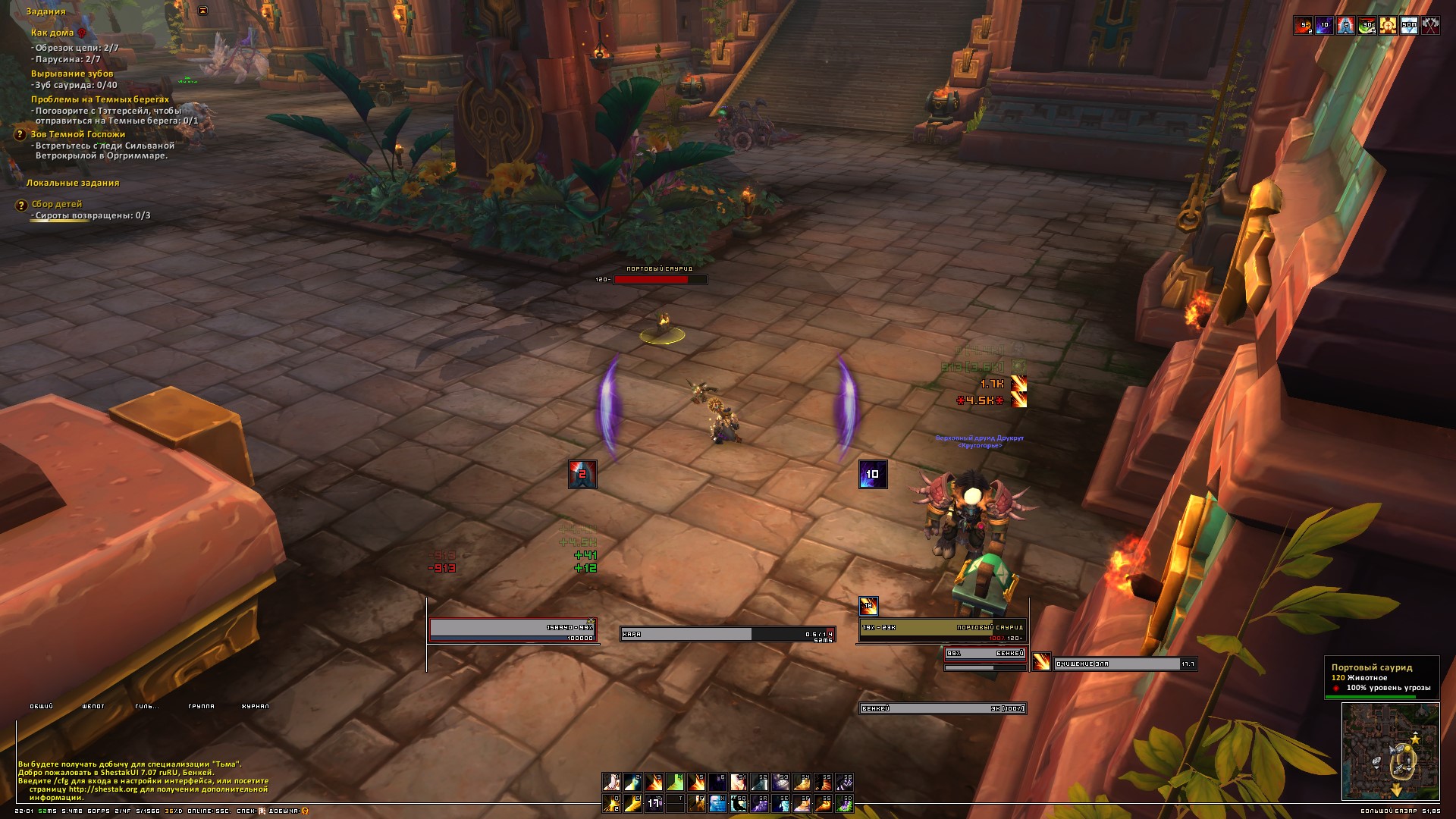Screen dimensions: 1456x819
Task: Show the ЖУРНАЛ chat tab
Action: click(x=255, y=706)
